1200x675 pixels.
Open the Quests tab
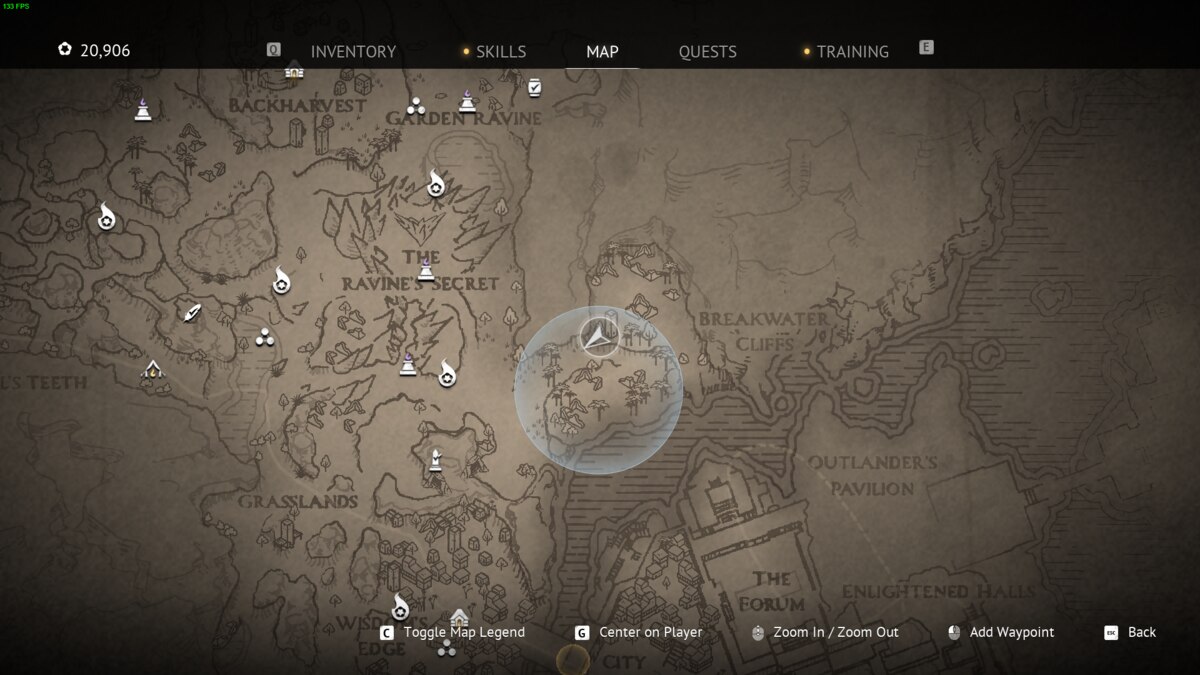(x=707, y=51)
